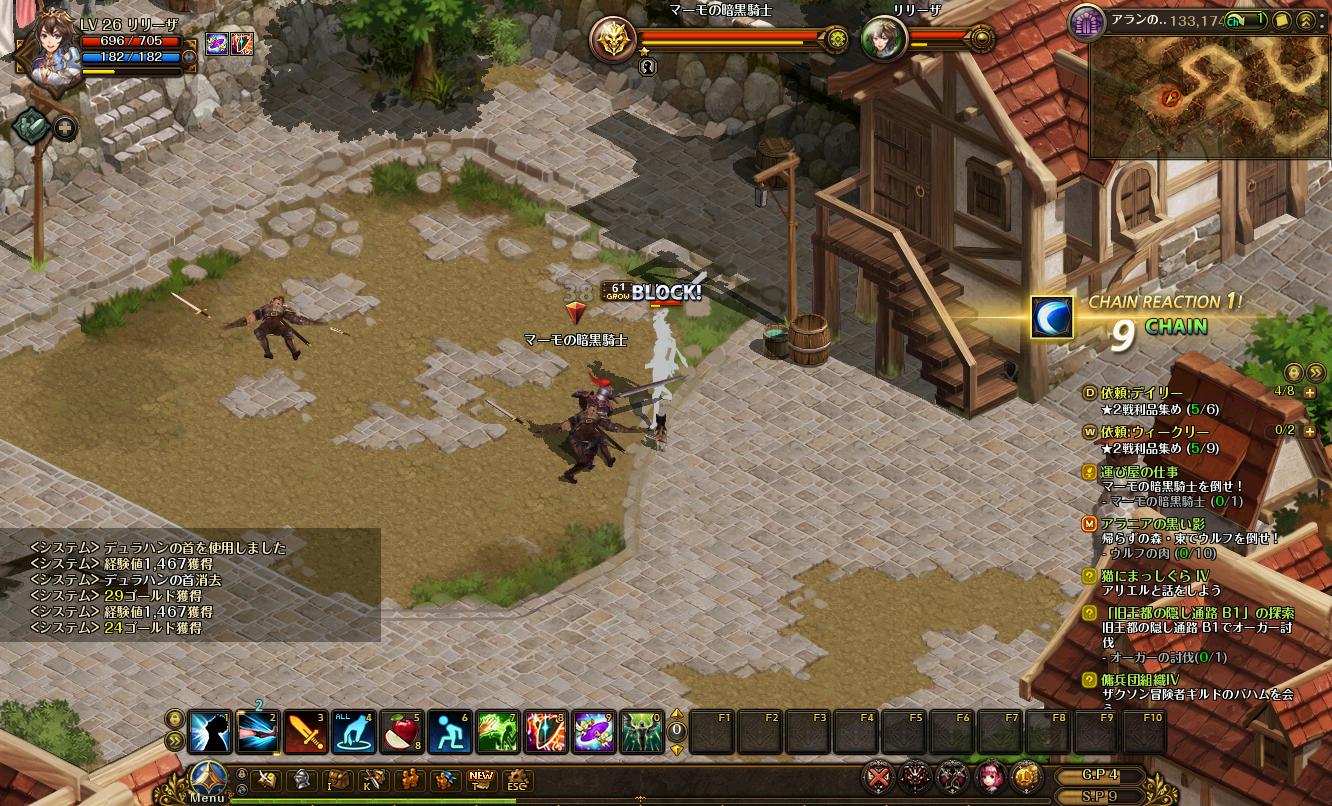Activate the blue crouching figure skill
The height and width of the screenshot is (806, 1332).
pyautogui.click(x=449, y=732)
